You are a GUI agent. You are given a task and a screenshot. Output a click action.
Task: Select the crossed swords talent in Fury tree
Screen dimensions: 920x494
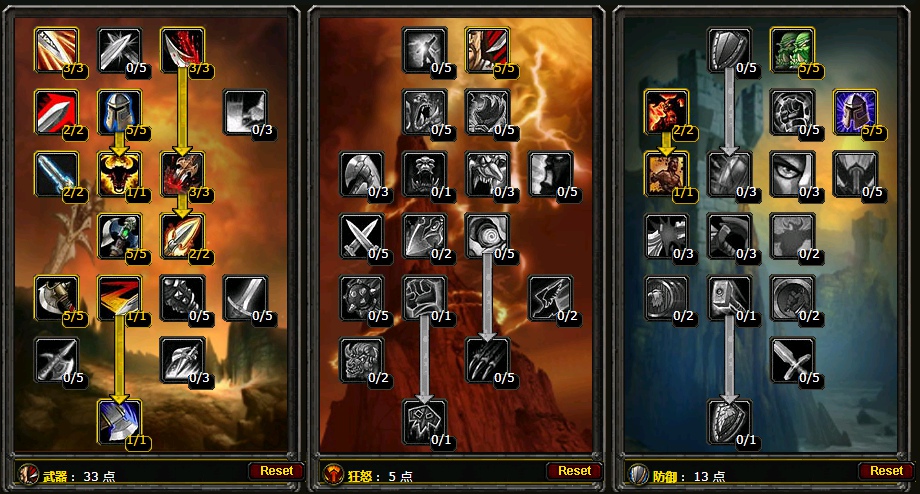pos(361,236)
